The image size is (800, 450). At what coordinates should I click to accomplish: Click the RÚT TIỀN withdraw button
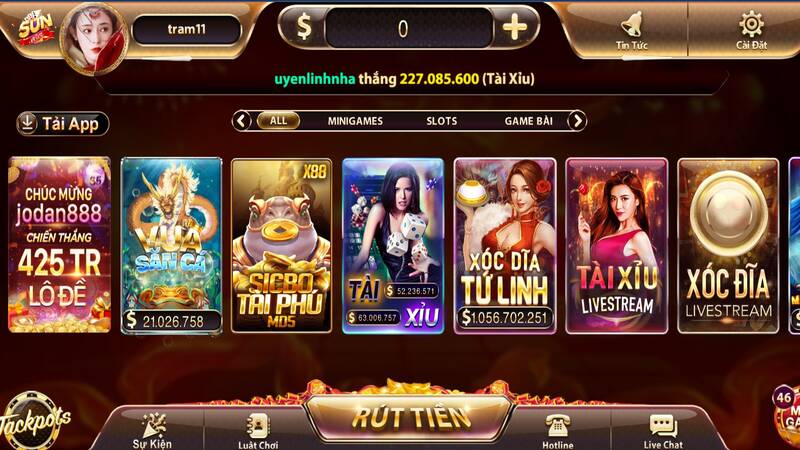pos(398,416)
